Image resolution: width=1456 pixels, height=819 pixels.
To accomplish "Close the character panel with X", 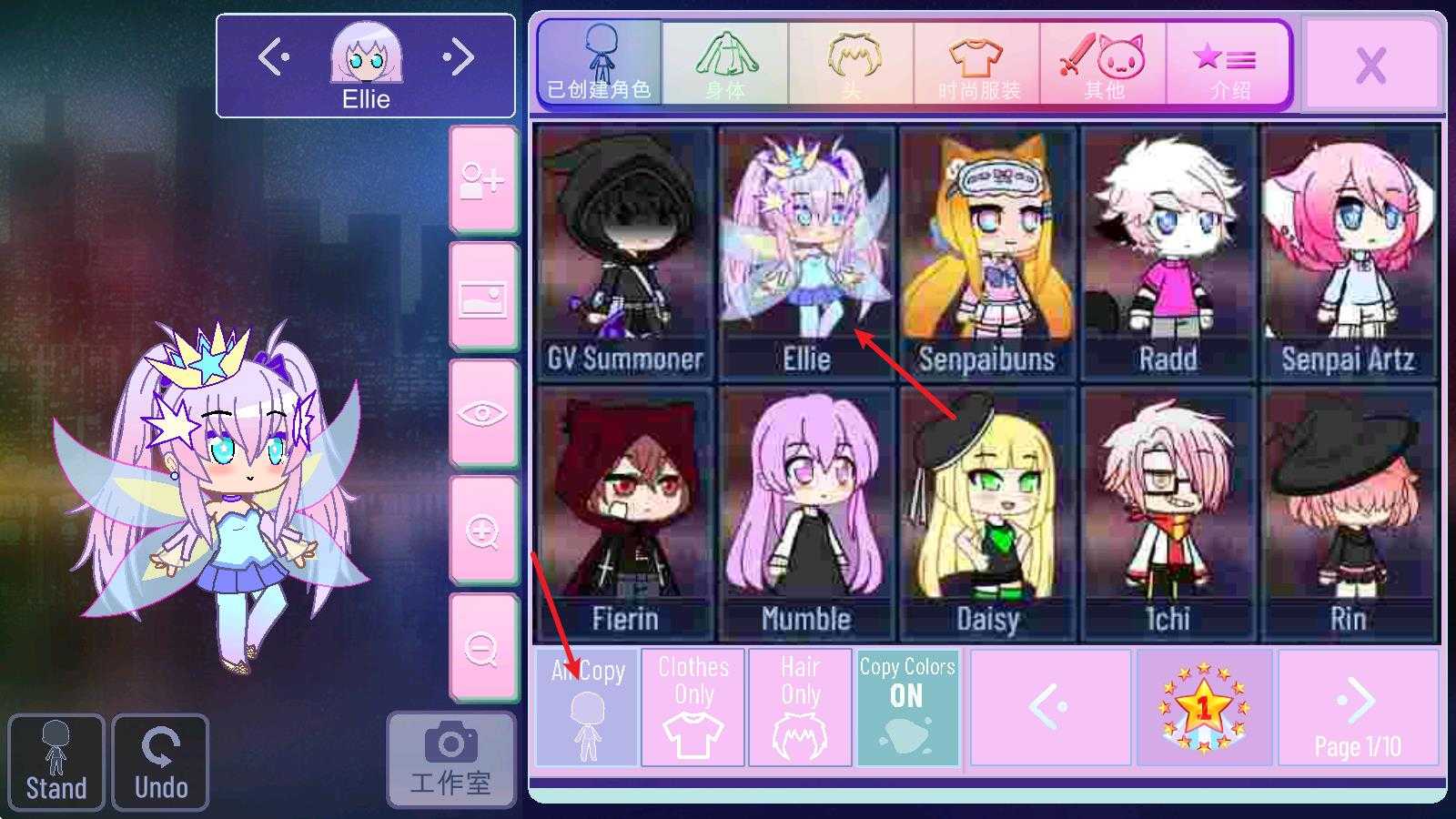I will click(x=1370, y=66).
